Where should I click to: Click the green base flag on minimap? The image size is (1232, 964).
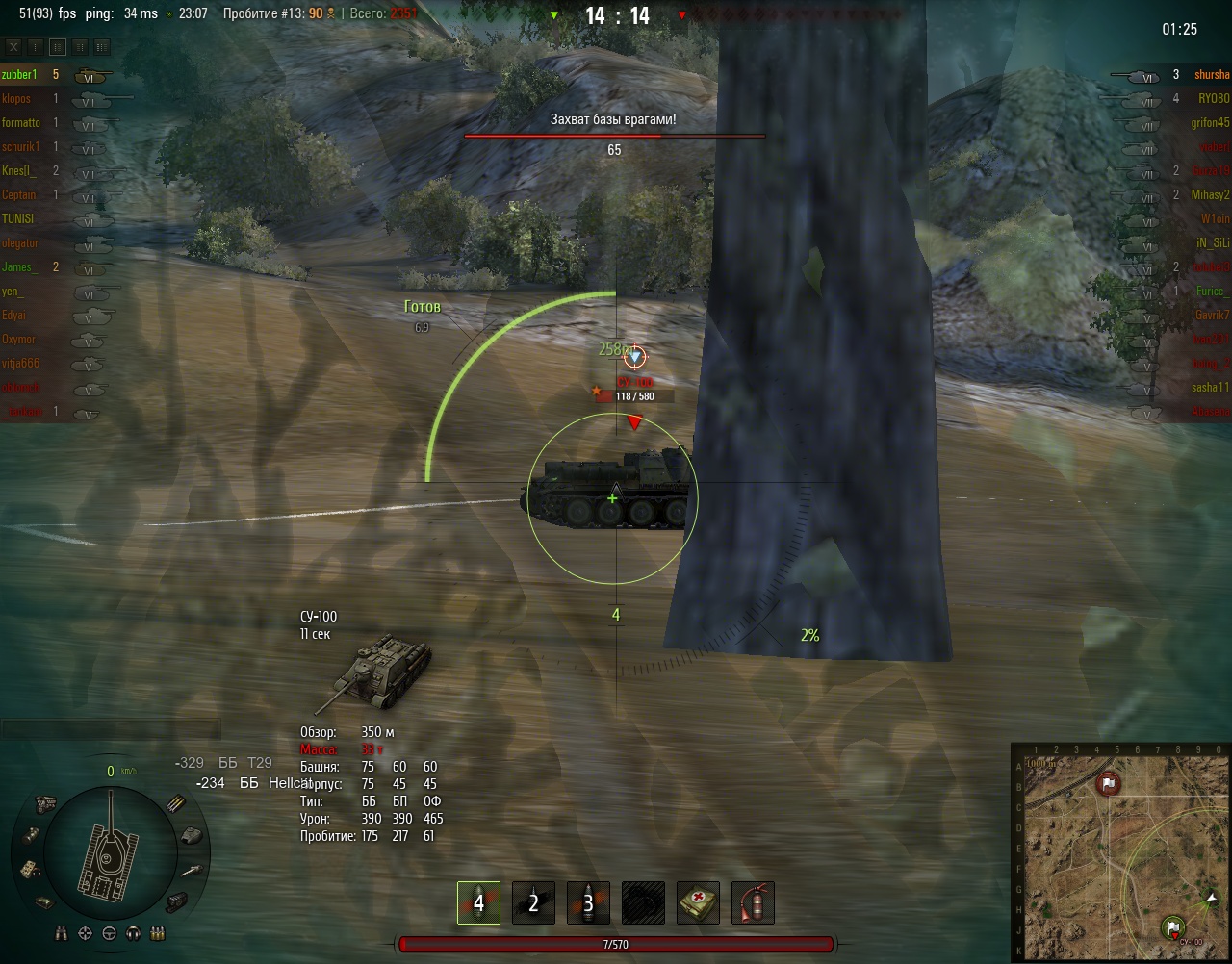[1173, 928]
